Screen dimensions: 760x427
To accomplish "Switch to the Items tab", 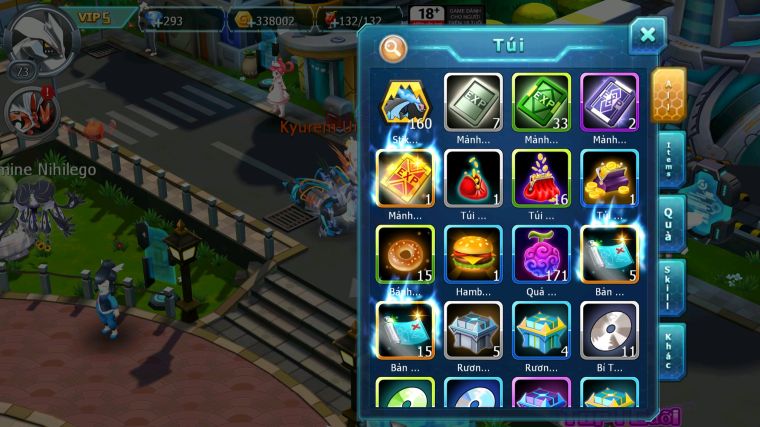I will tap(670, 159).
